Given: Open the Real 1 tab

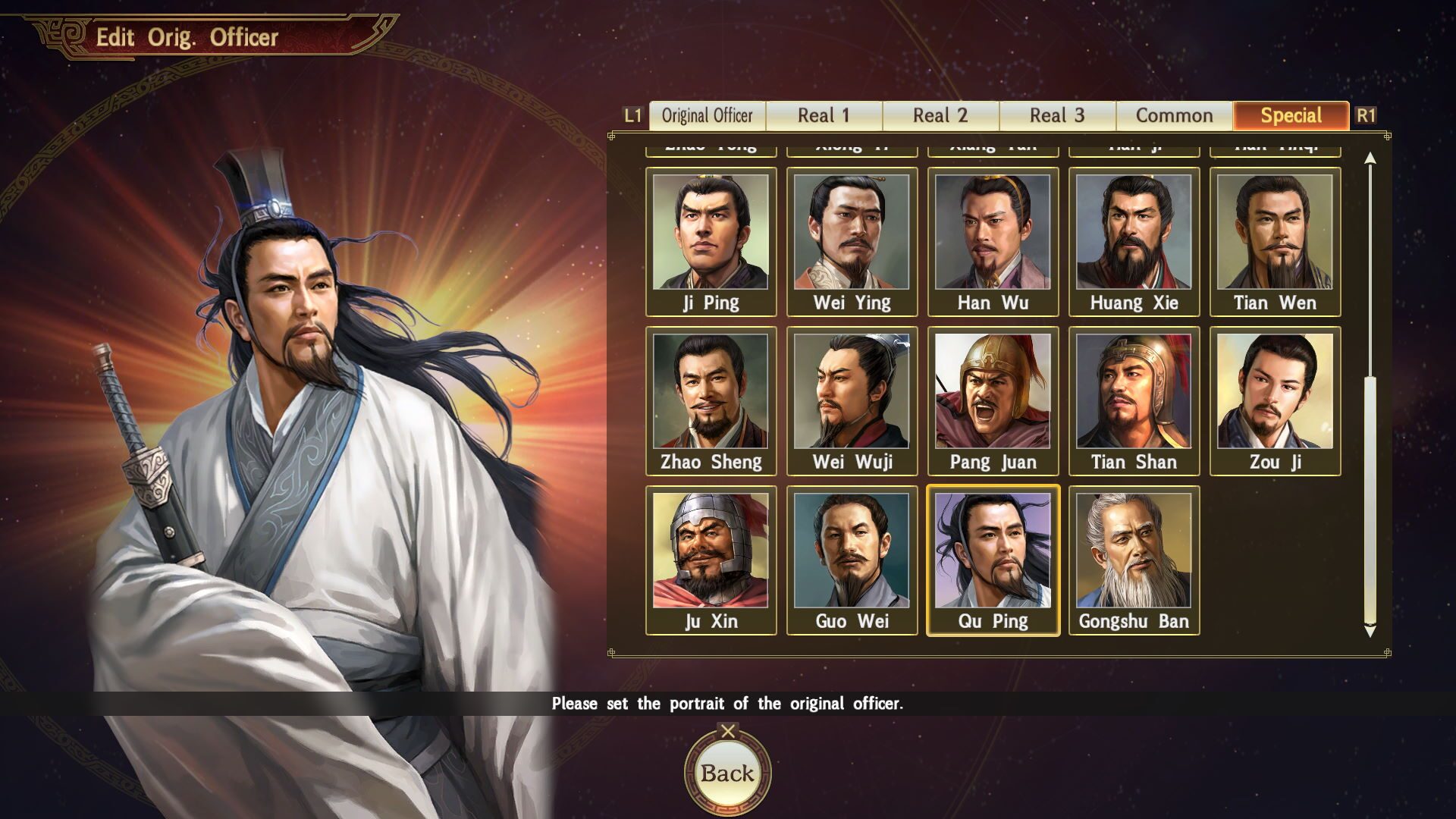Looking at the screenshot, I should point(824,116).
